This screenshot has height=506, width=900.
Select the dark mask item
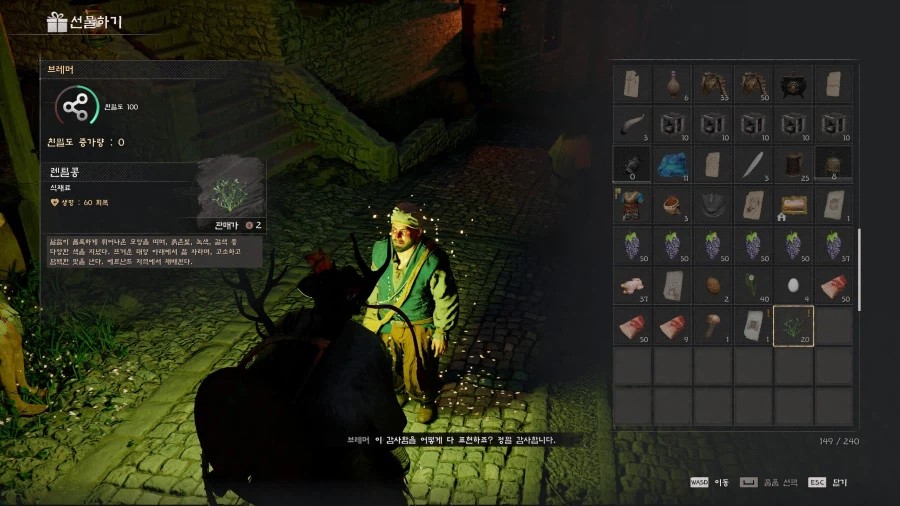point(712,205)
